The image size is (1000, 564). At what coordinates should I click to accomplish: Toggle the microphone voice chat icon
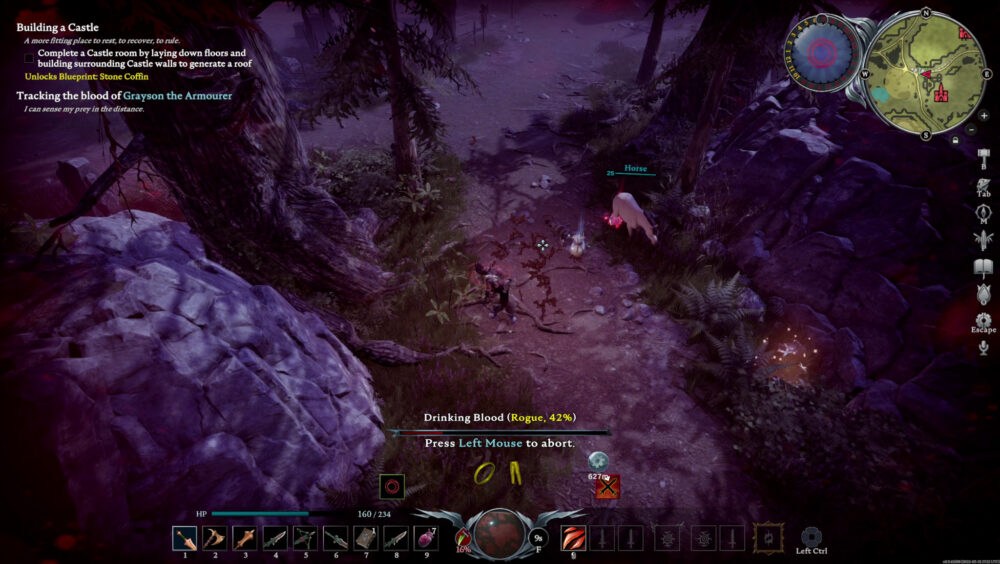point(983,347)
